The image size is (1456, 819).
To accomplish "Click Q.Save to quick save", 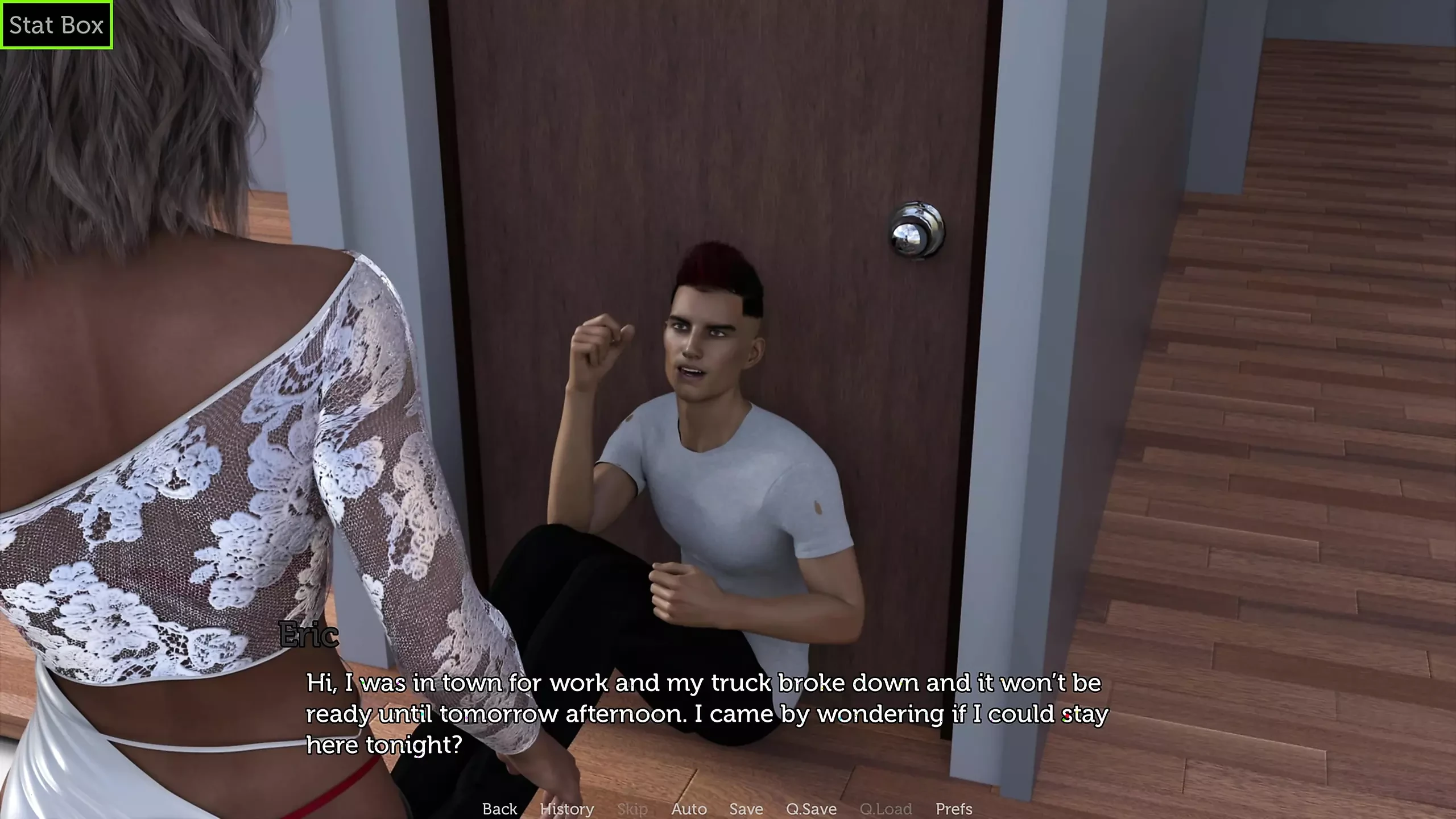I will tap(811, 808).
